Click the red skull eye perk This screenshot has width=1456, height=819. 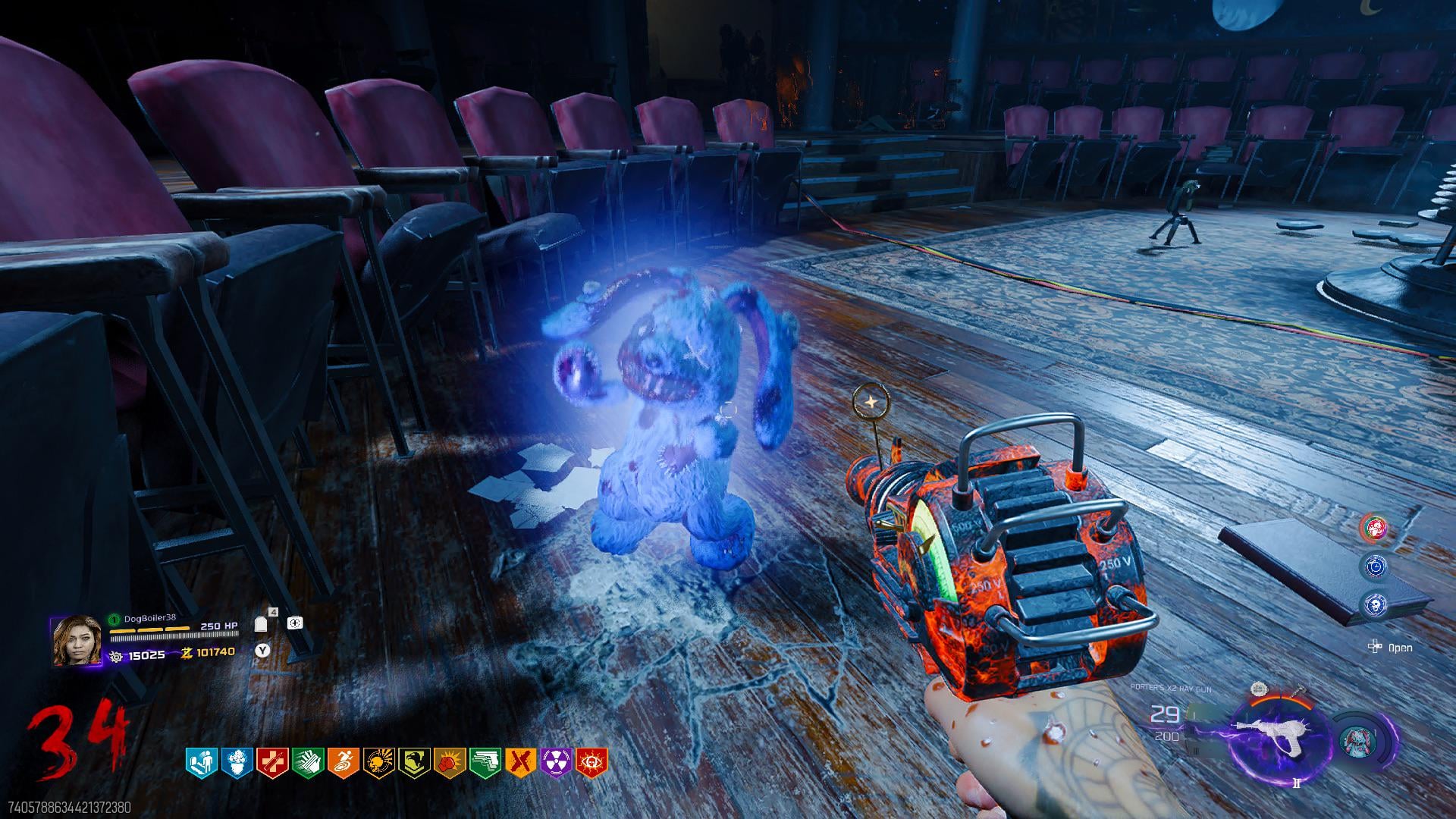591,761
